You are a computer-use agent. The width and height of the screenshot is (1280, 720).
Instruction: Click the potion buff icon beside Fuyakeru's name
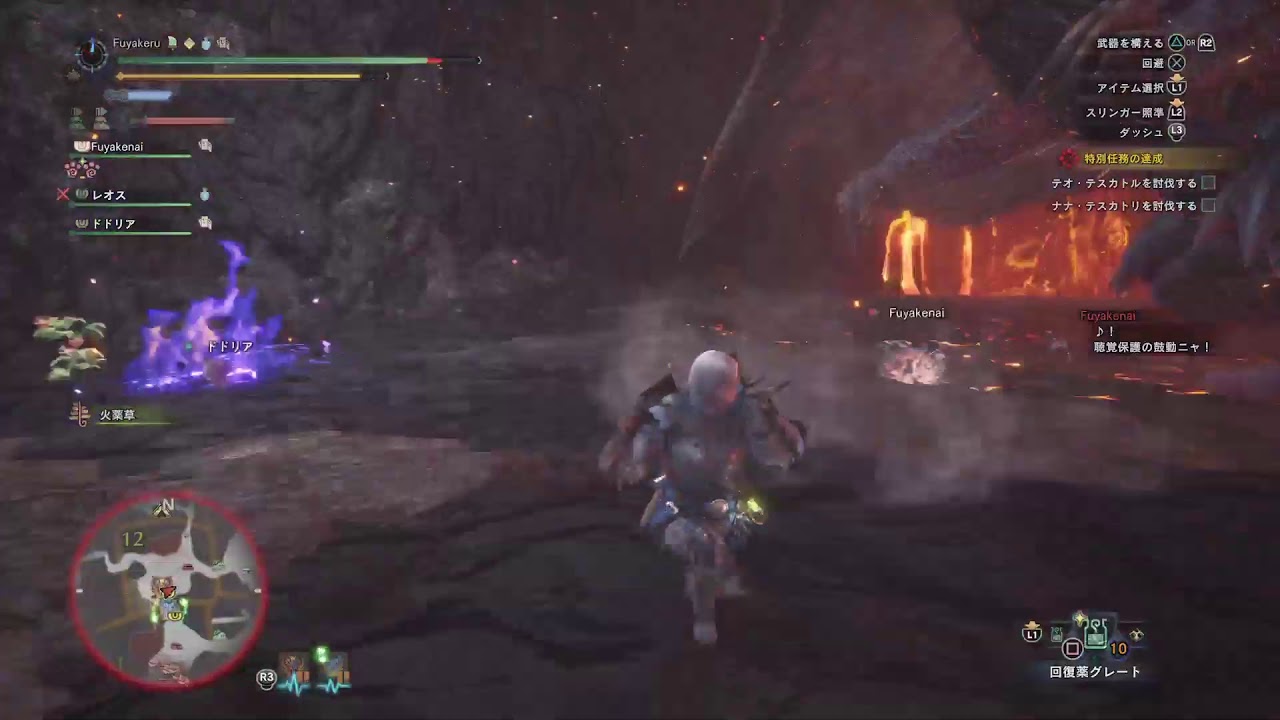click(x=204, y=43)
